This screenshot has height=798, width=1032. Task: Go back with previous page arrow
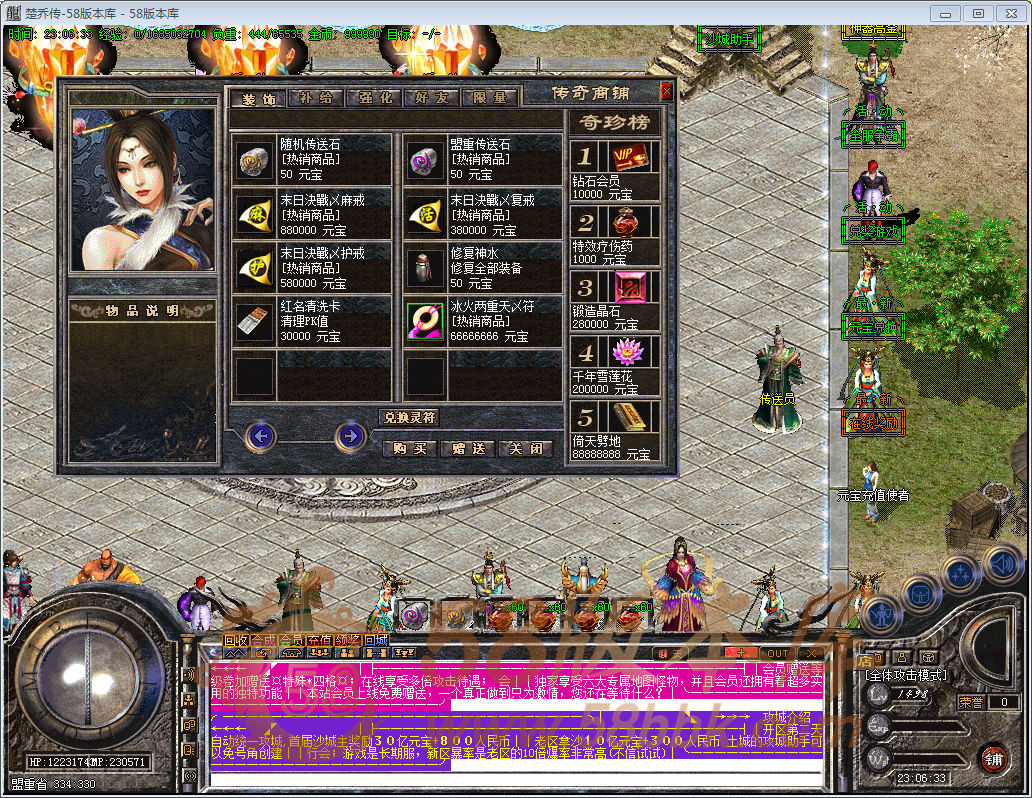(262, 435)
